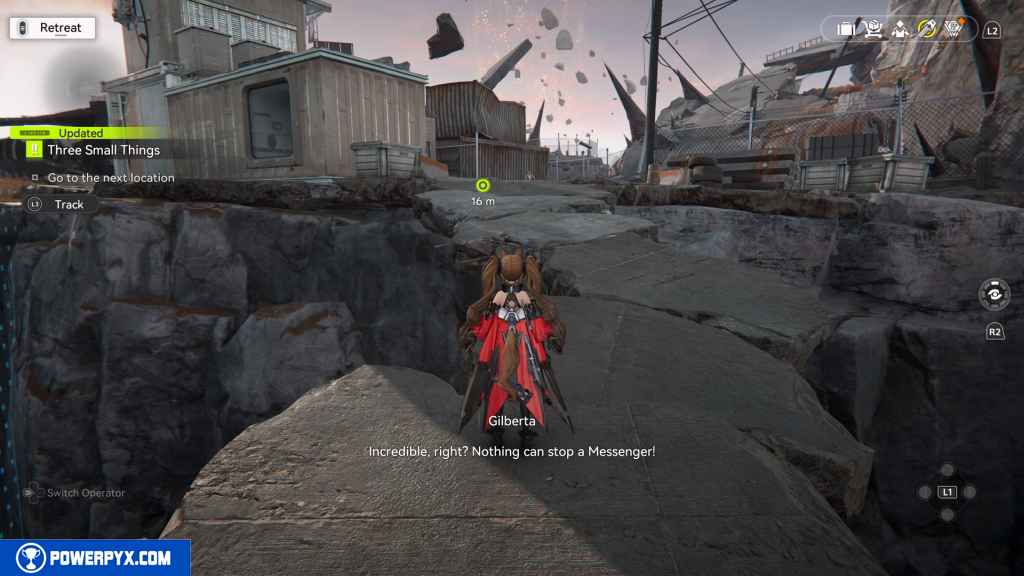Click the Retreat button

coord(52,28)
